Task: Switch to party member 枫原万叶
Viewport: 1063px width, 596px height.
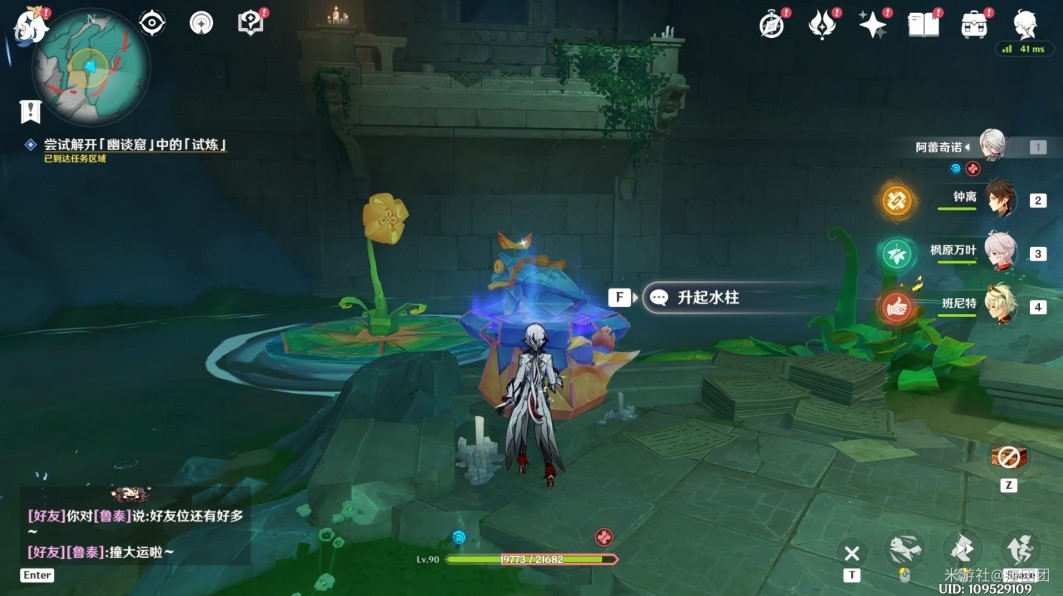Action: pyautogui.click(x=1000, y=251)
